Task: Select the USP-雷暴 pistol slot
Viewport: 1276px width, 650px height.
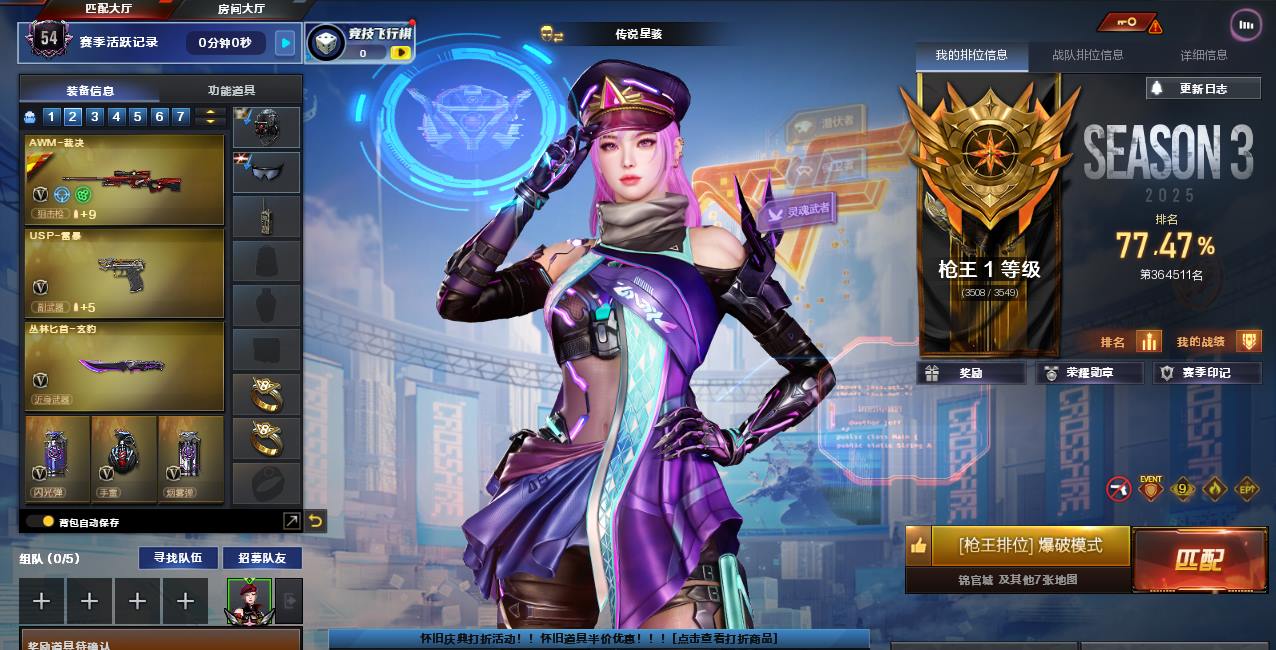Action: [124, 271]
